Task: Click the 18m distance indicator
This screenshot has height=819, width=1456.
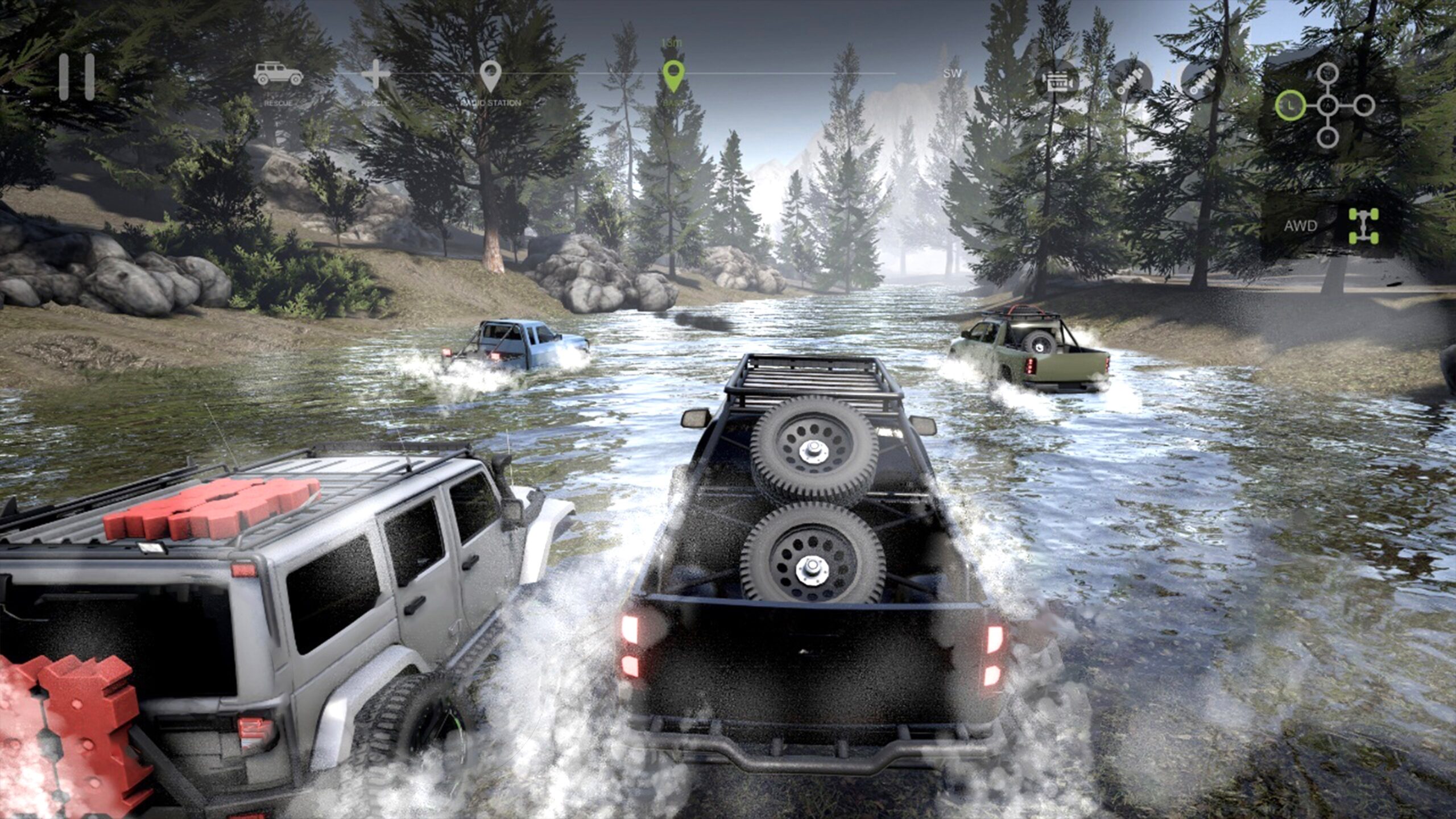Action: pos(670,41)
